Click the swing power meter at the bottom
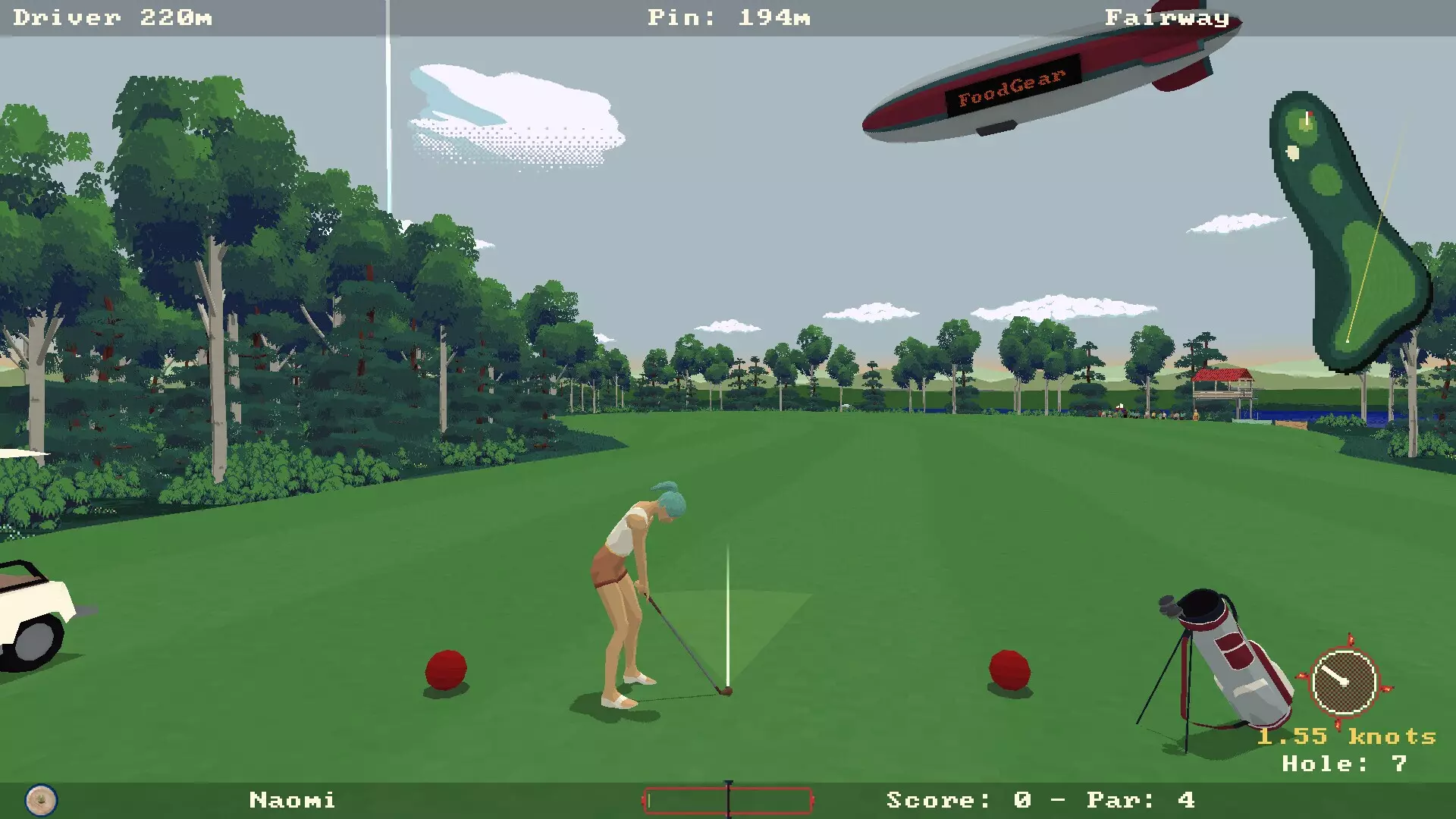This screenshot has height=819, width=1456. point(726,800)
